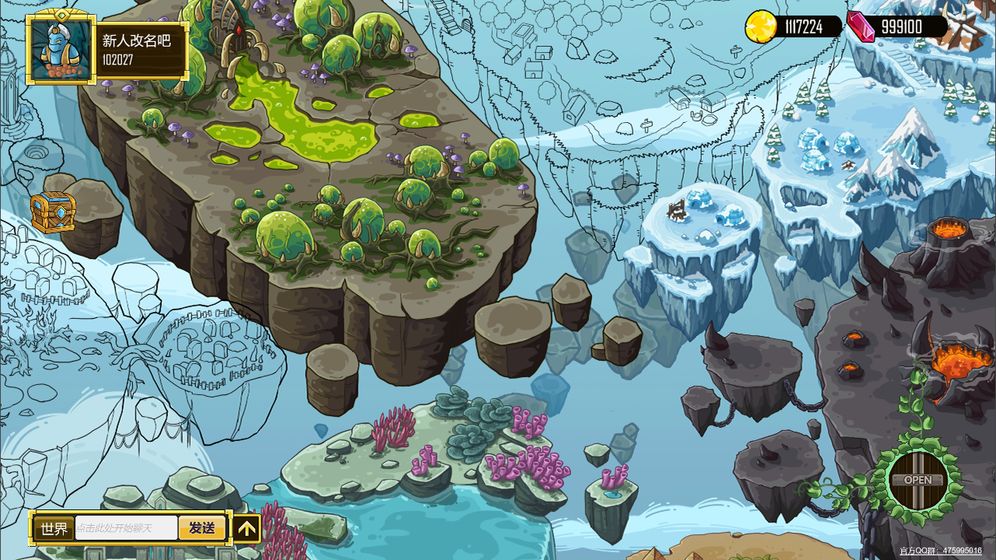Expand the chat with the arrow button

pyautogui.click(x=247, y=529)
